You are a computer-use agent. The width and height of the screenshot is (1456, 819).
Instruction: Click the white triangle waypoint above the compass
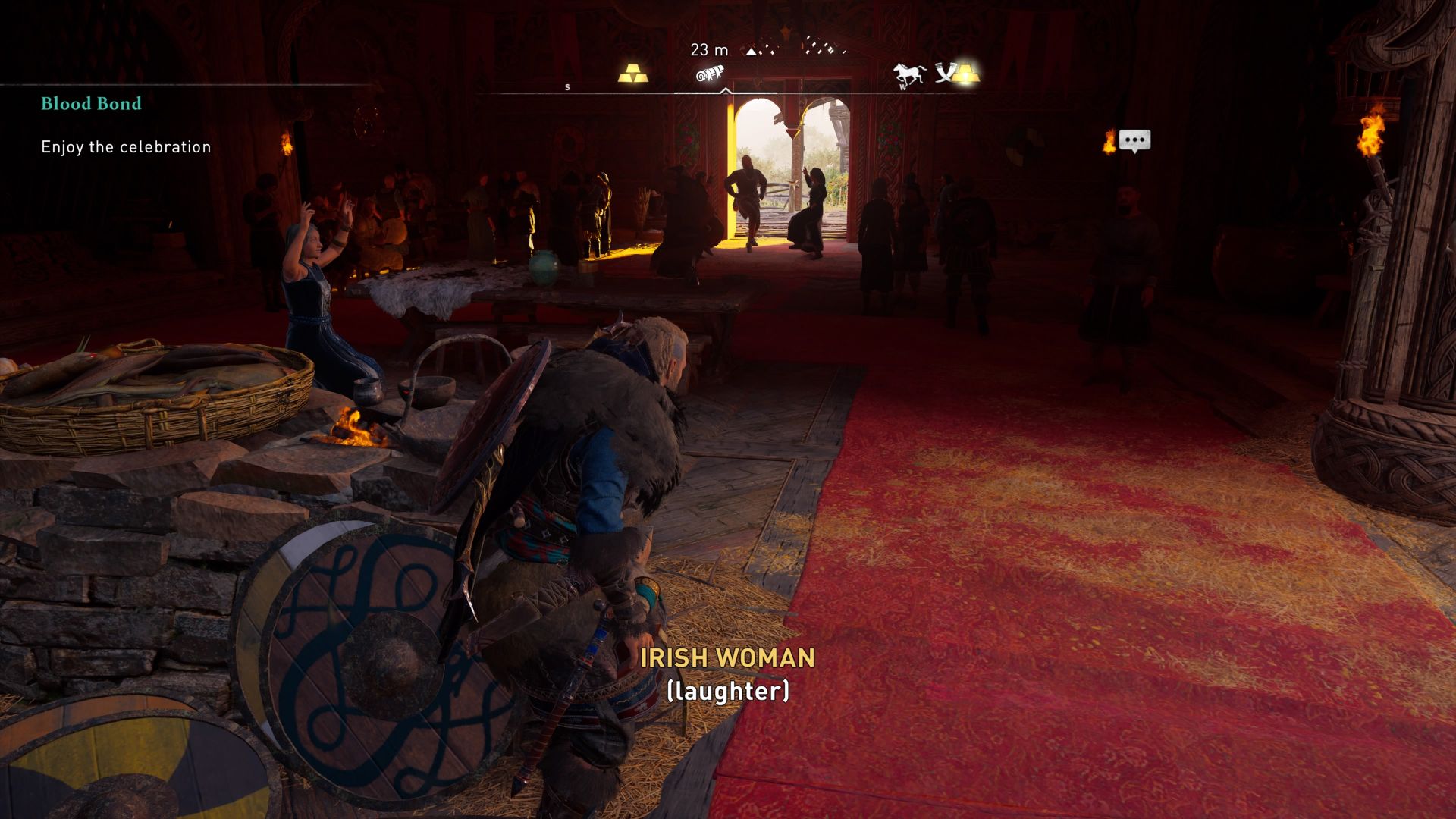click(x=752, y=52)
